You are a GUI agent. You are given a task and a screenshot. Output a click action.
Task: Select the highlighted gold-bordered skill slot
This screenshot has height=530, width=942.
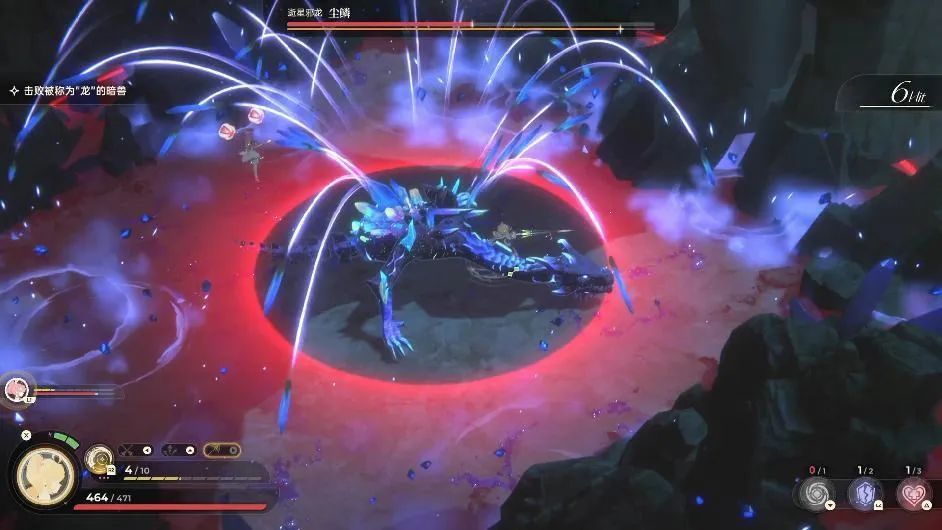222,450
